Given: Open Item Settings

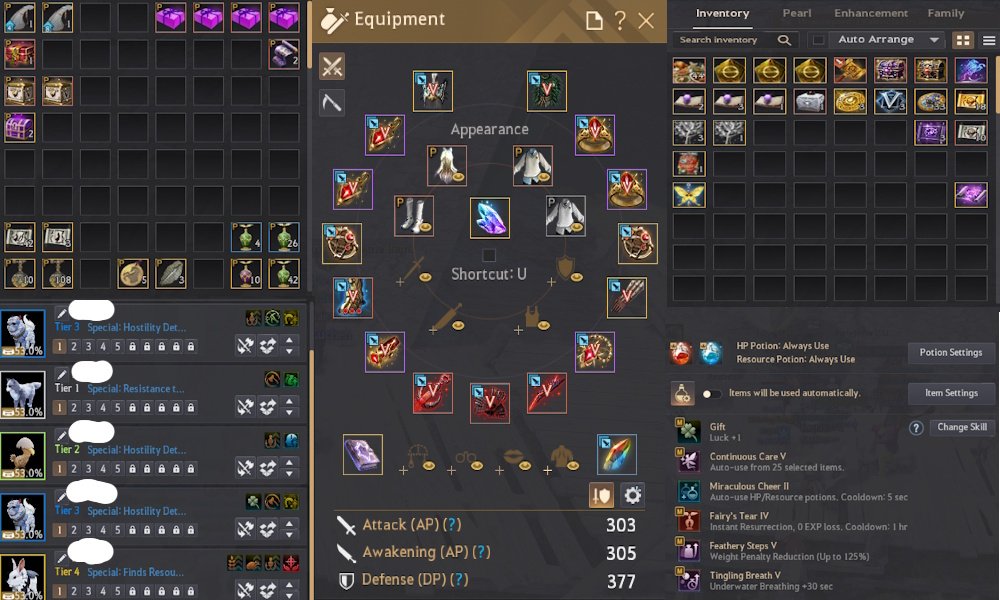Looking at the screenshot, I should click(951, 393).
